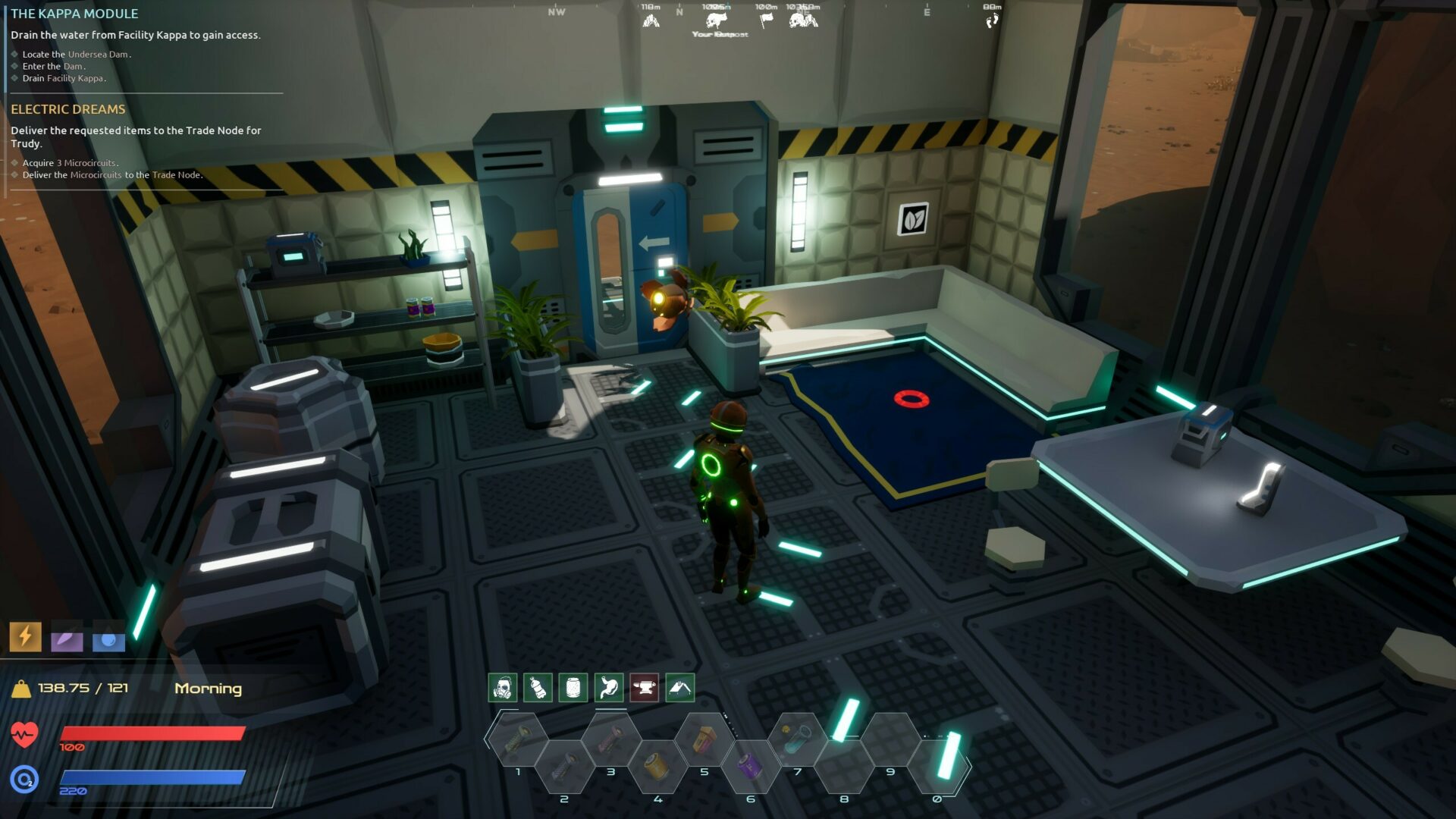Click the gas mask status icon

pos(502,688)
